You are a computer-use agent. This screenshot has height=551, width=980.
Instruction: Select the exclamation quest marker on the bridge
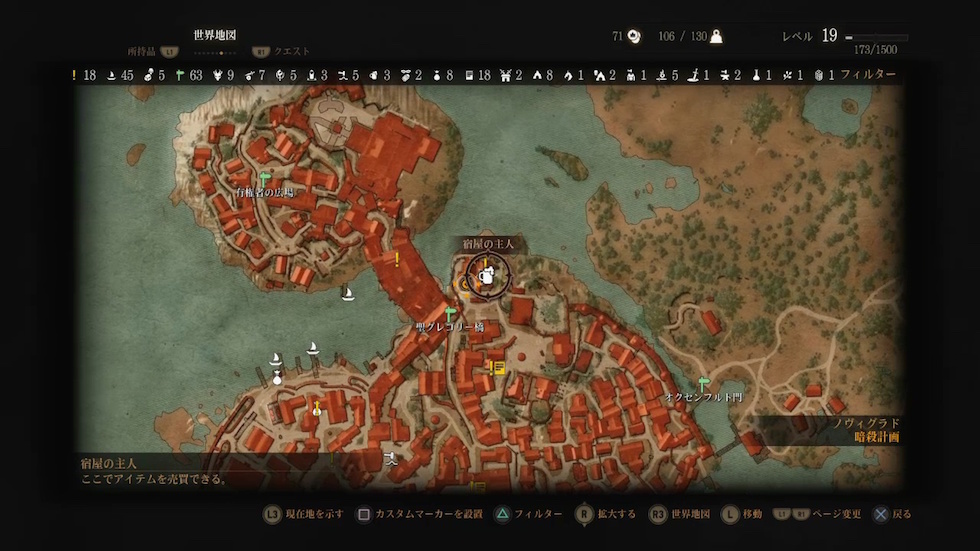coord(397,260)
